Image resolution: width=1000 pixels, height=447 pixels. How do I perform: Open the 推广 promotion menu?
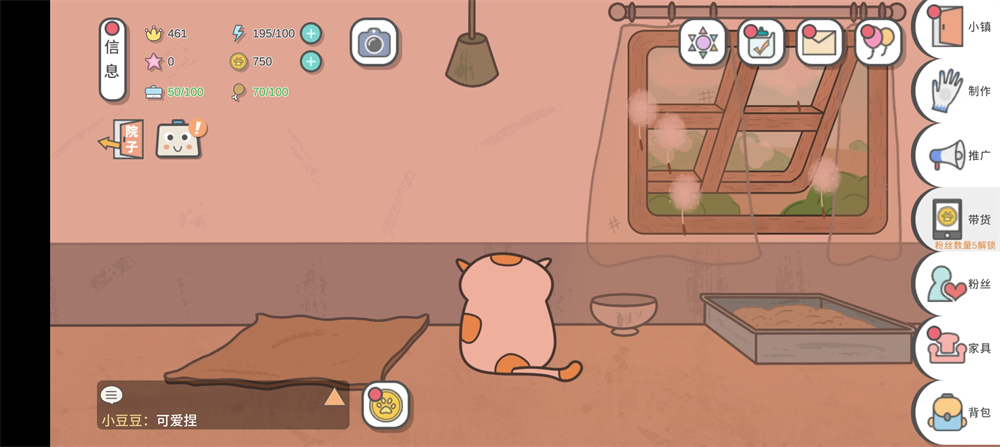click(x=958, y=155)
